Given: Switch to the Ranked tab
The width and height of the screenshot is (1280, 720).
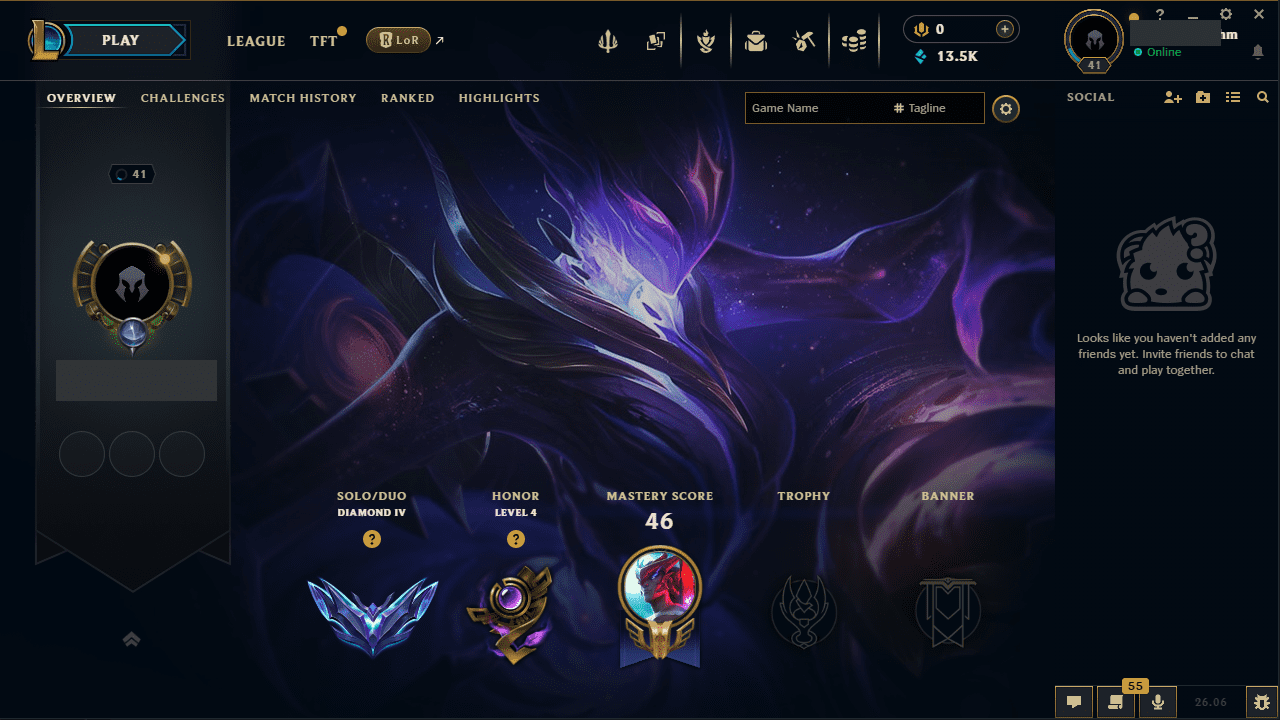Looking at the screenshot, I should 407,98.
